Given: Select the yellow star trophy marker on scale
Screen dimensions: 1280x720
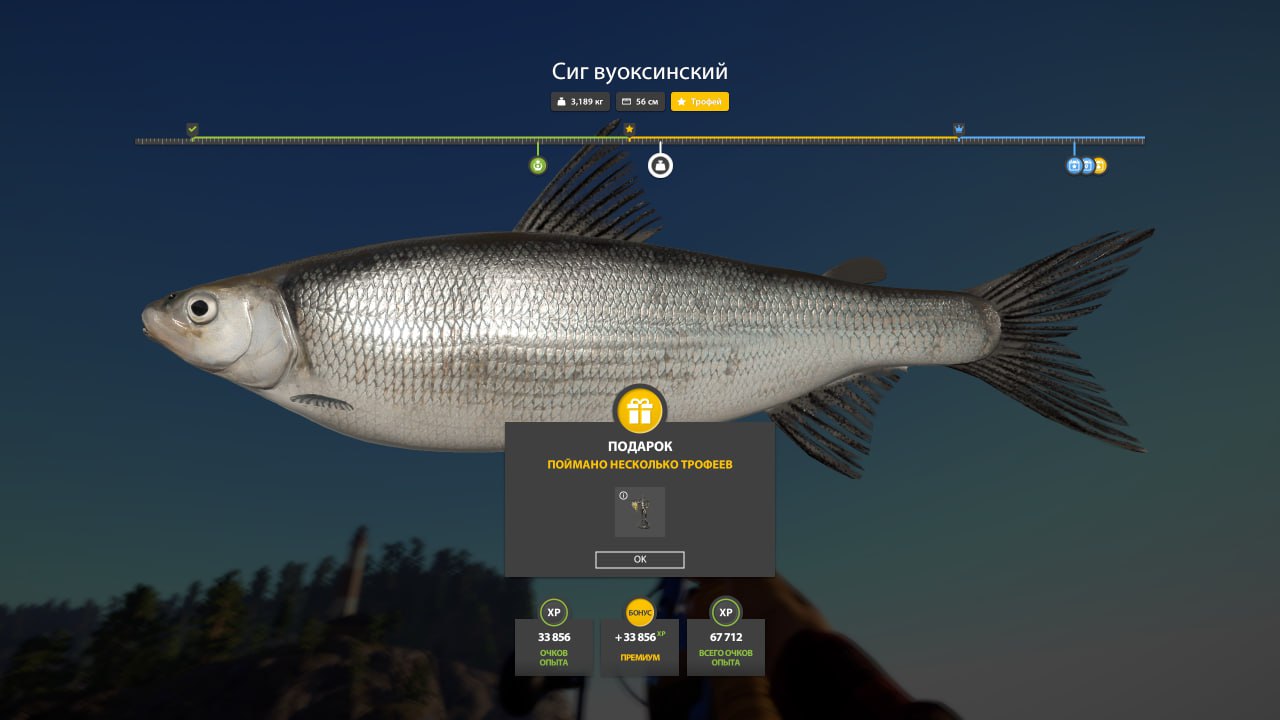Looking at the screenshot, I should point(629,129).
